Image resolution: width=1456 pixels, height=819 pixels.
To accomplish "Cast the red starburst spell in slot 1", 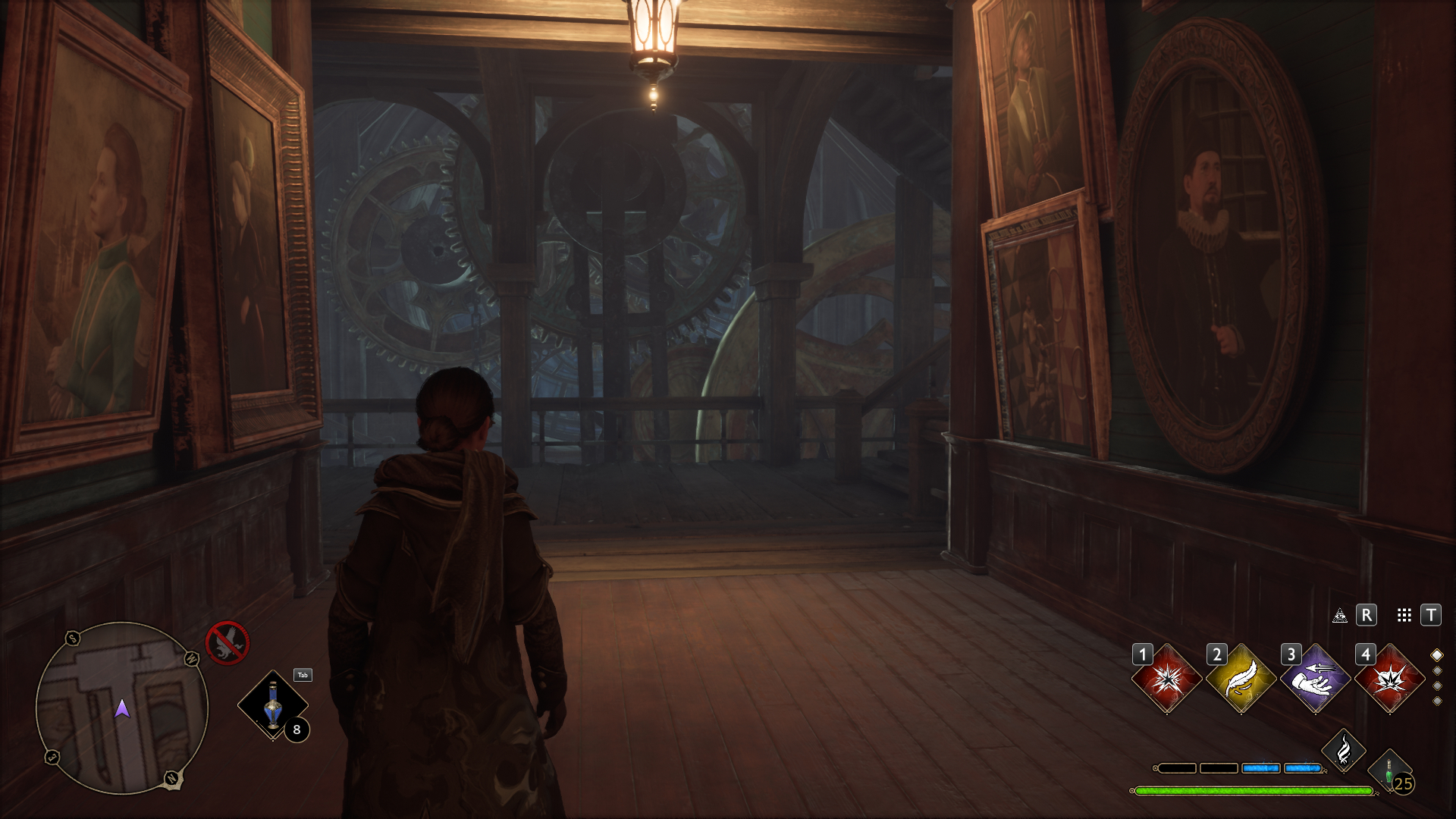I will (x=1166, y=679).
